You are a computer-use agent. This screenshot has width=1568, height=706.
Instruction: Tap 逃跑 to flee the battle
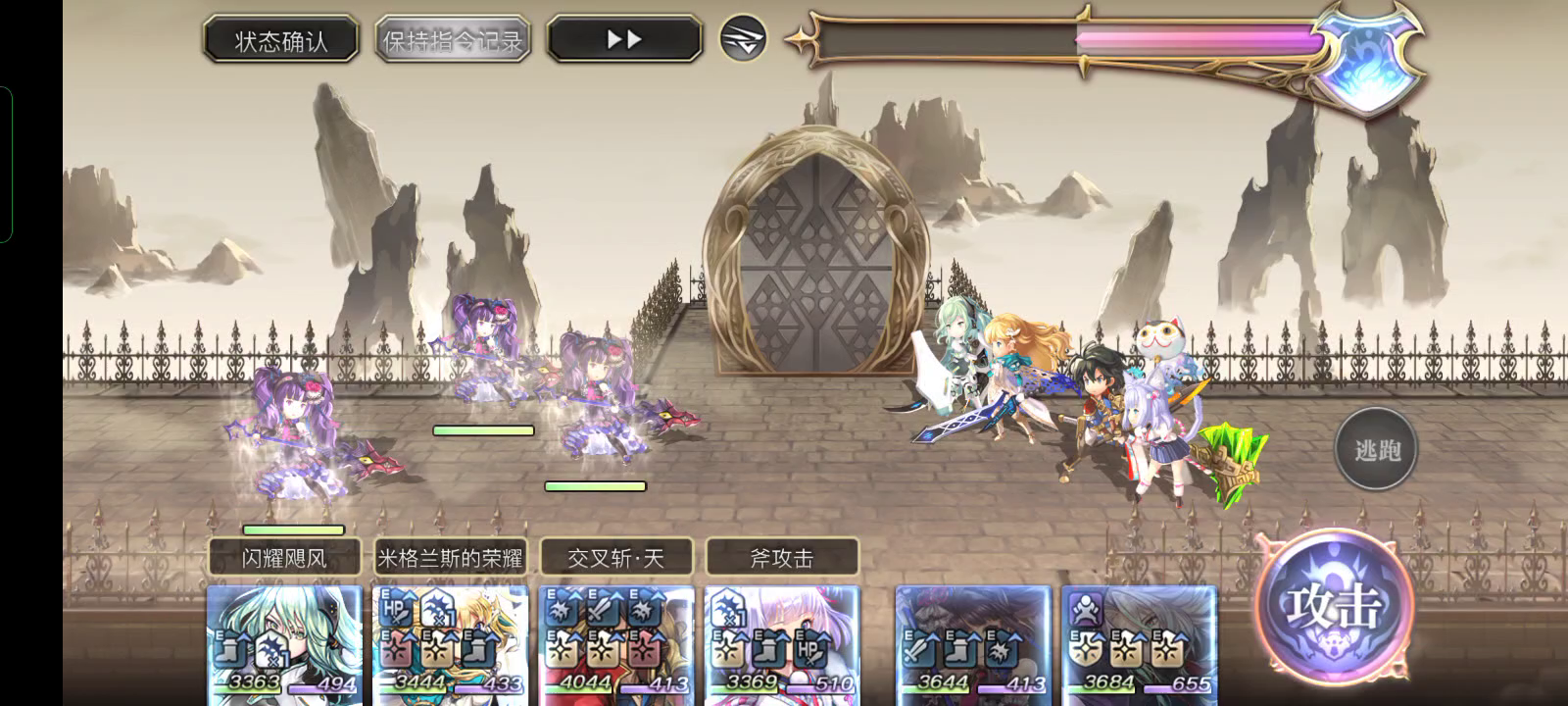coord(1376,448)
